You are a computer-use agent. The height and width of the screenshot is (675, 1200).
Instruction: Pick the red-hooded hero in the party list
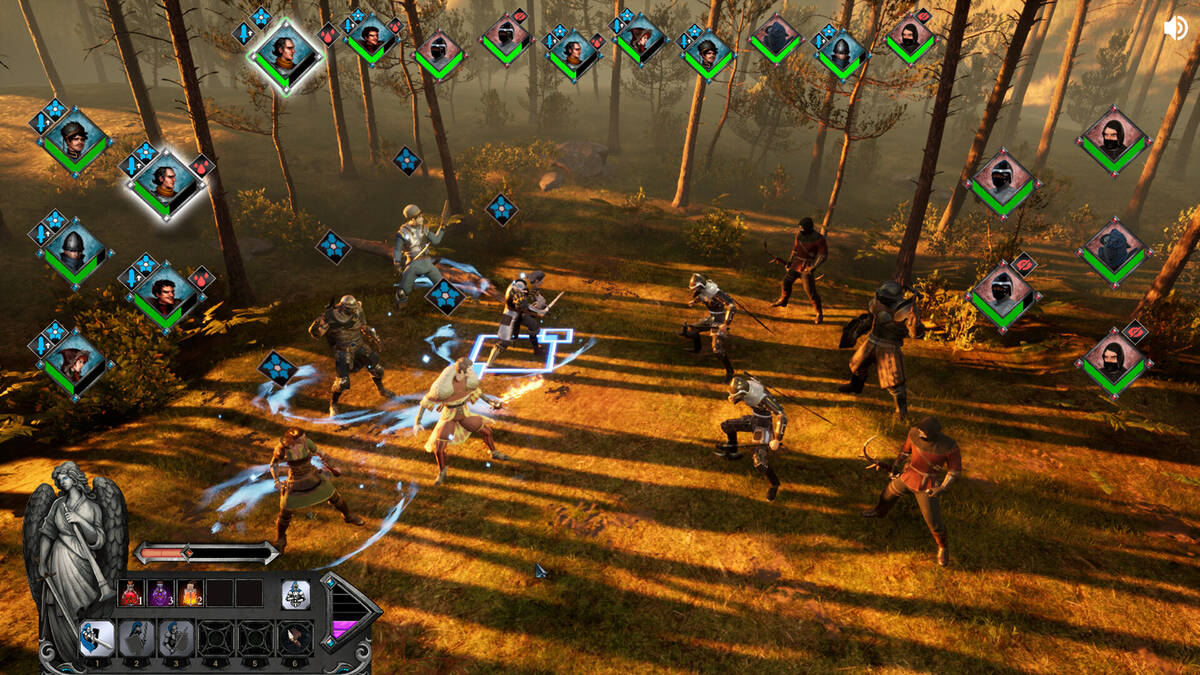pyautogui.click(x=74, y=362)
